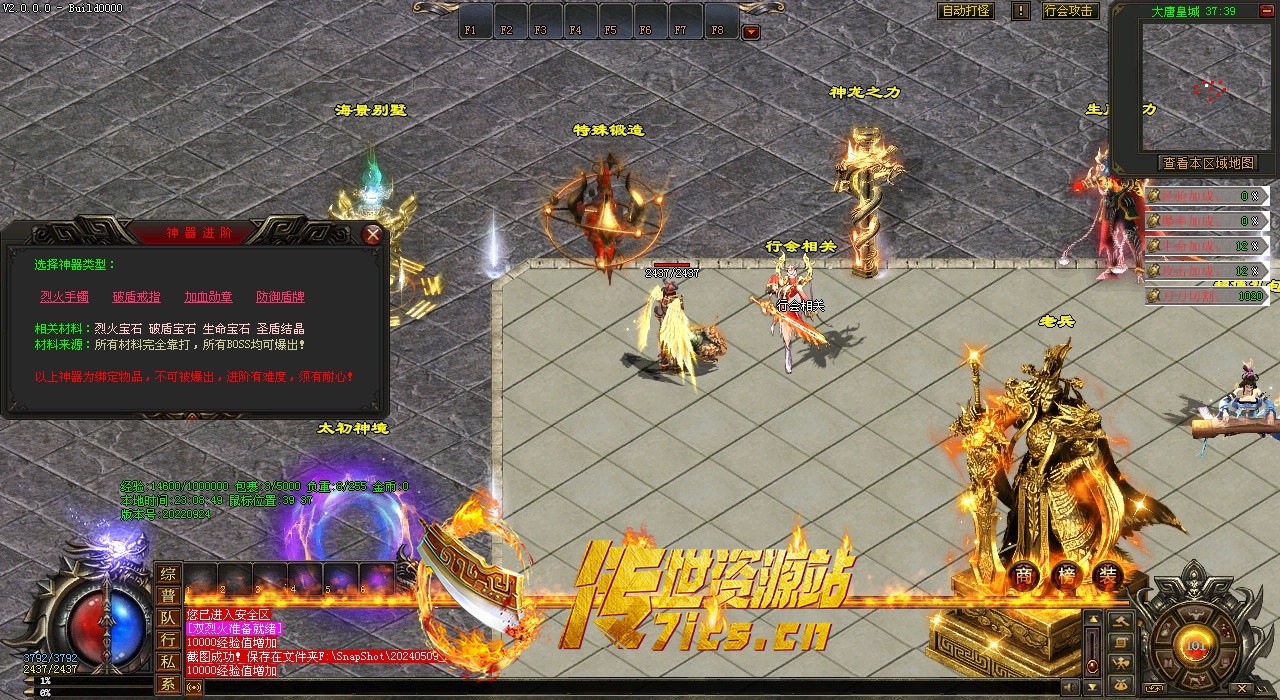The width and height of the screenshot is (1280, 700).
Task: Close the 神器进阶 dialog window
Action: click(x=373, y=235)
